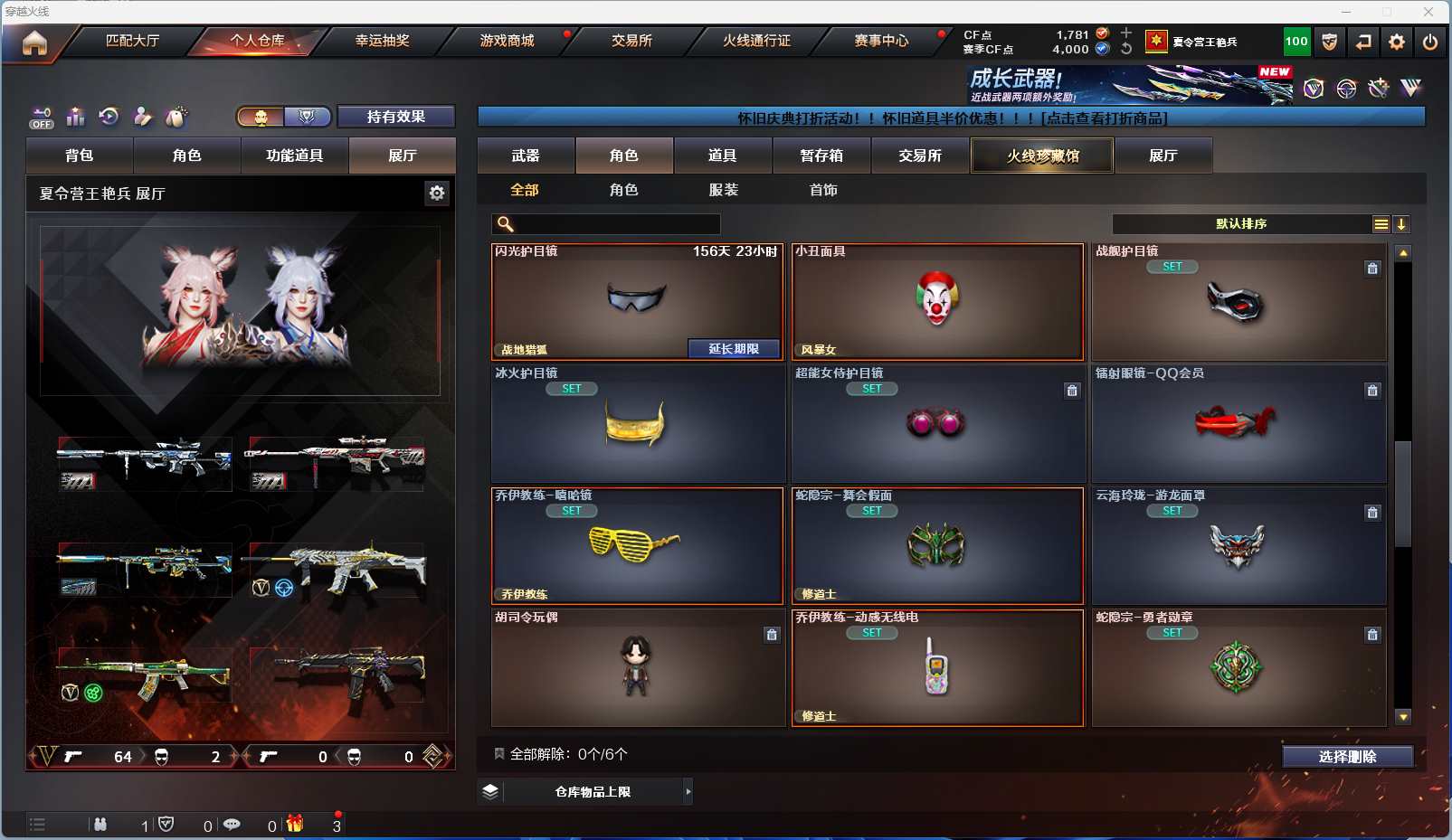
Task: Extend duration with 延长期限 button
Action: (x=733, y=349)
